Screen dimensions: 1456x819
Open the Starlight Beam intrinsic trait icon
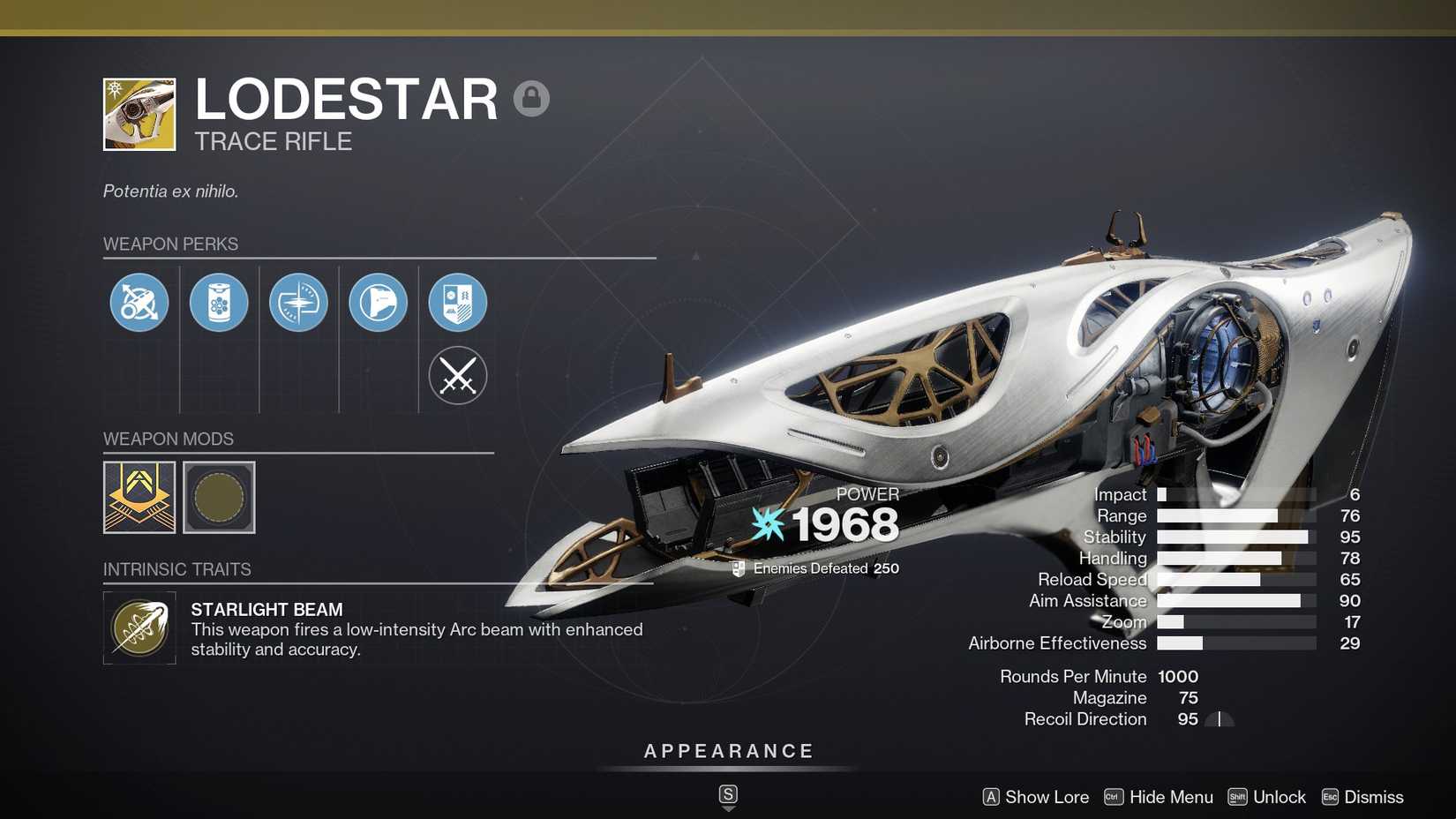139,628
